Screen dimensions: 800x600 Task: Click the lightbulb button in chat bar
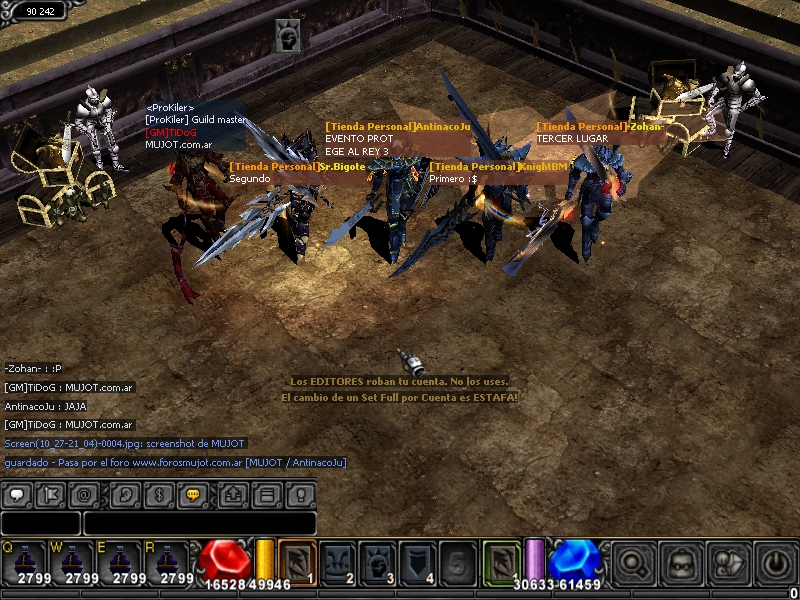pos(301,495)
